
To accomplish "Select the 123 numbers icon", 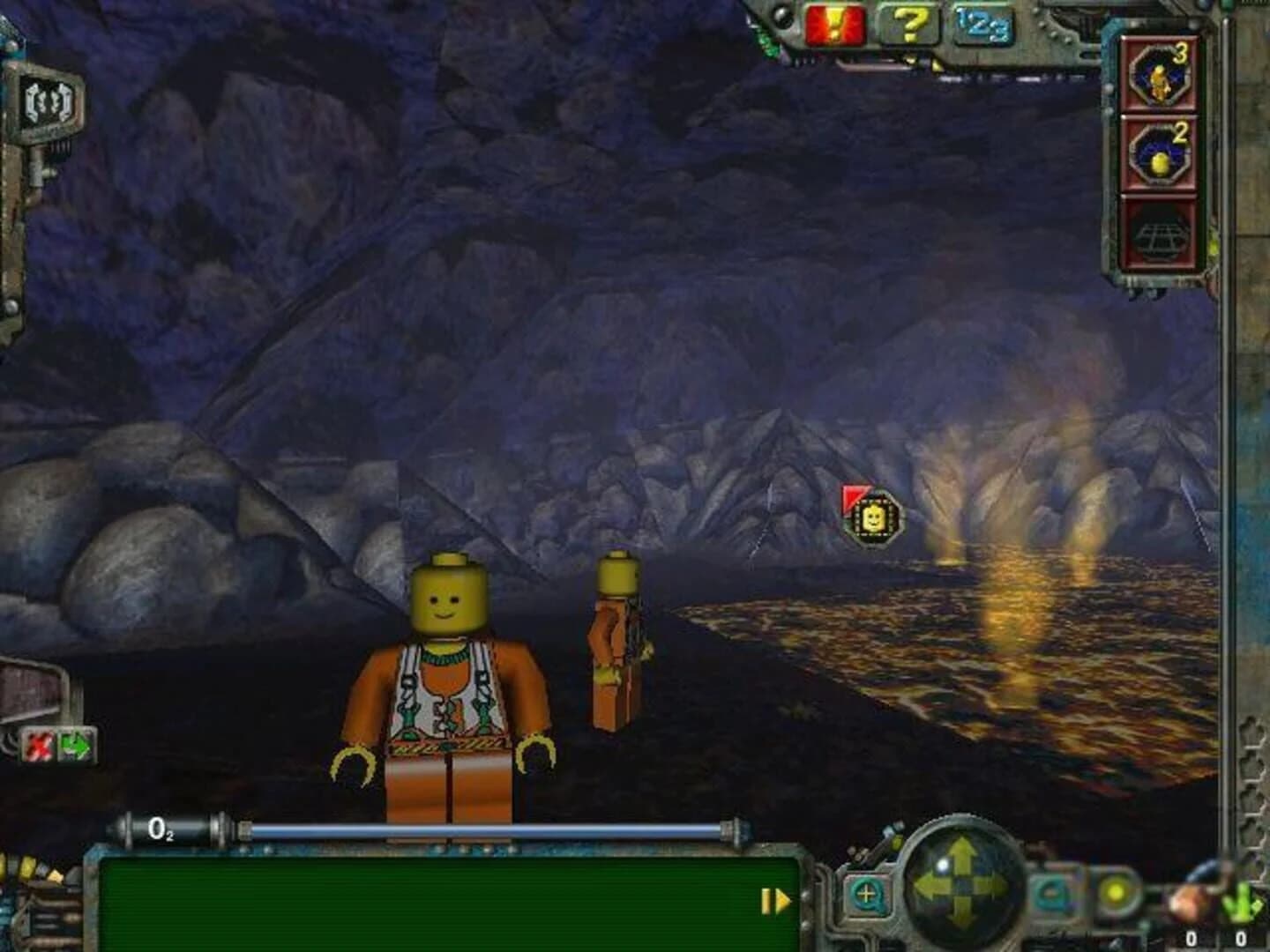I will click(982, 24).
